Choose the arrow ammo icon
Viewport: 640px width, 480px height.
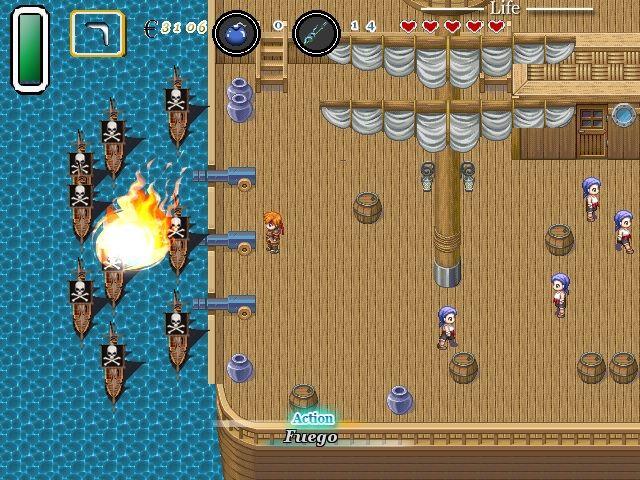tap(316, 33)
